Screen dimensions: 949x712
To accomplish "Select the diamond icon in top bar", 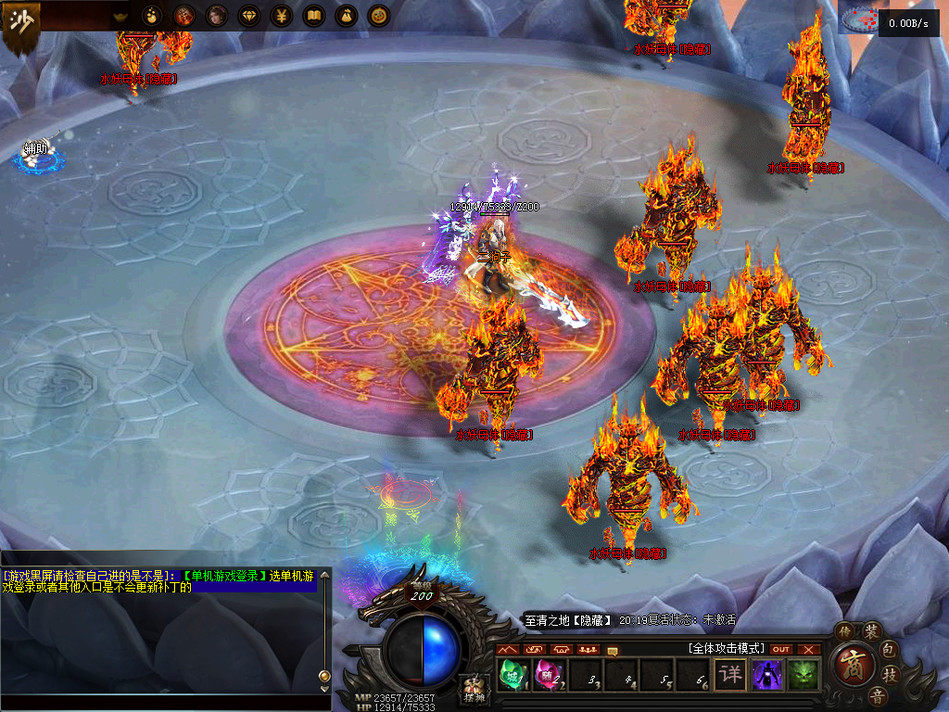I will point(250,15).
